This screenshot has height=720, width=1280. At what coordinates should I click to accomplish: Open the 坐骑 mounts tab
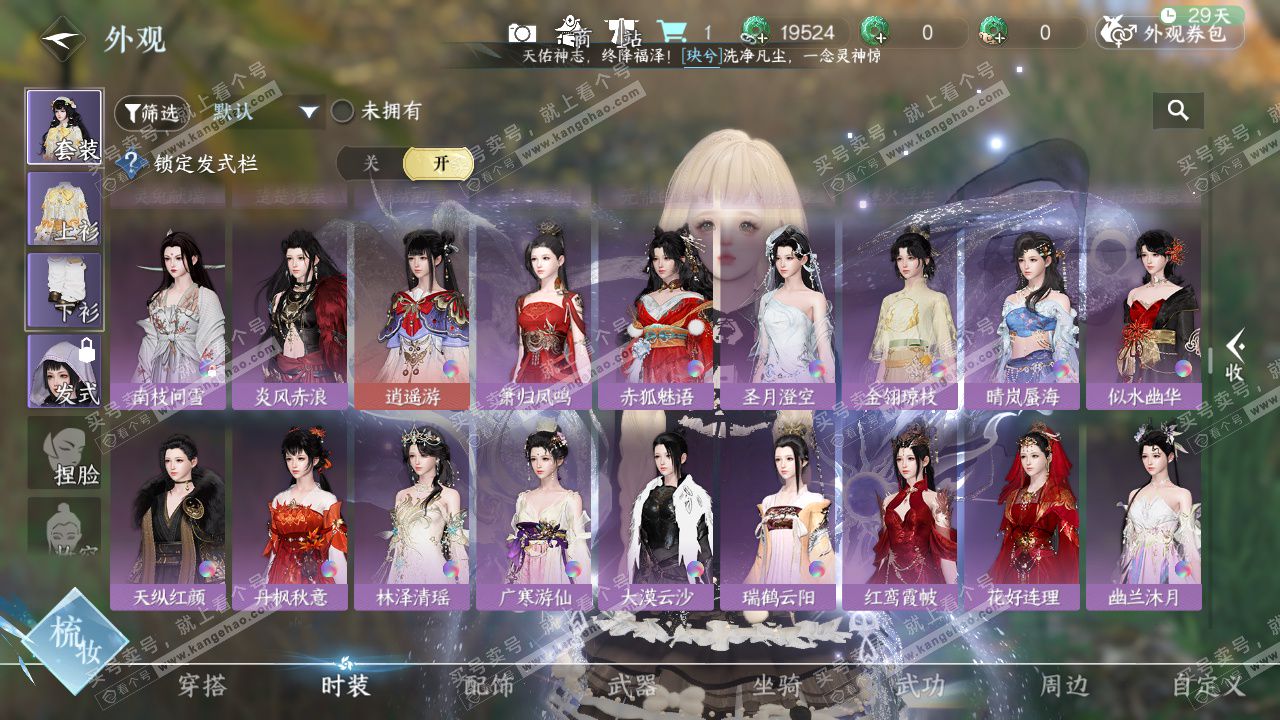777,685
